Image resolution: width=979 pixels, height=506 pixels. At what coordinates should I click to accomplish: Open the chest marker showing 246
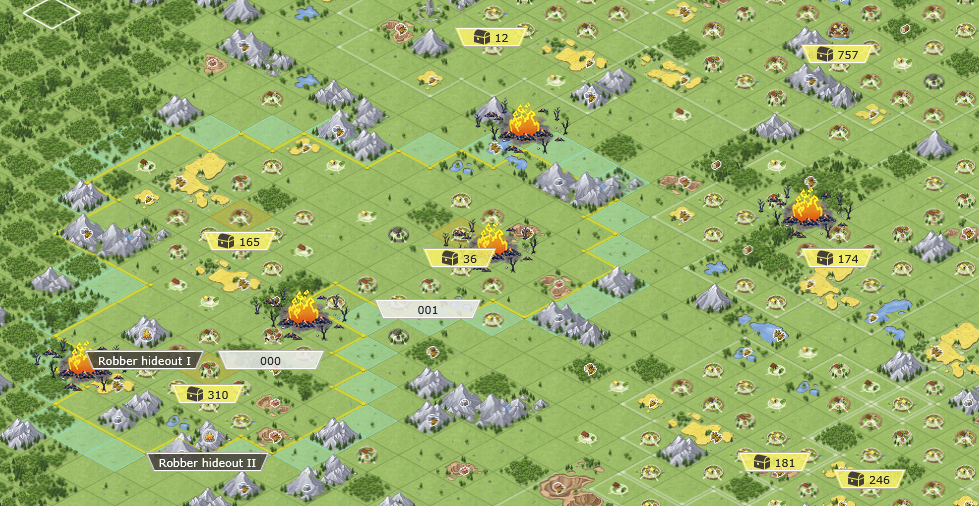(868, 479)
